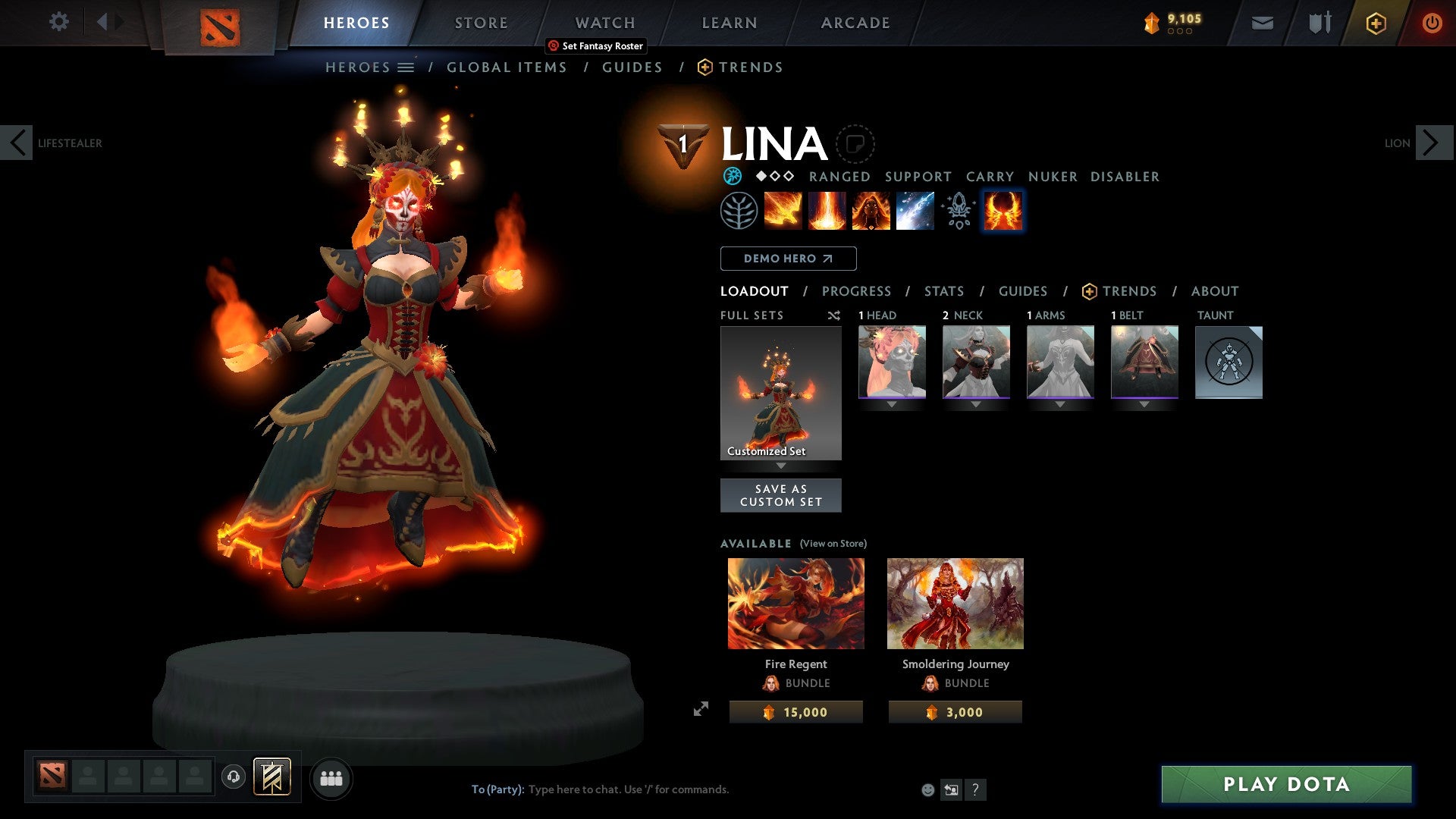Open the settings gear
The width and height of the screenshot is (1456, 819).
(58, 22)
